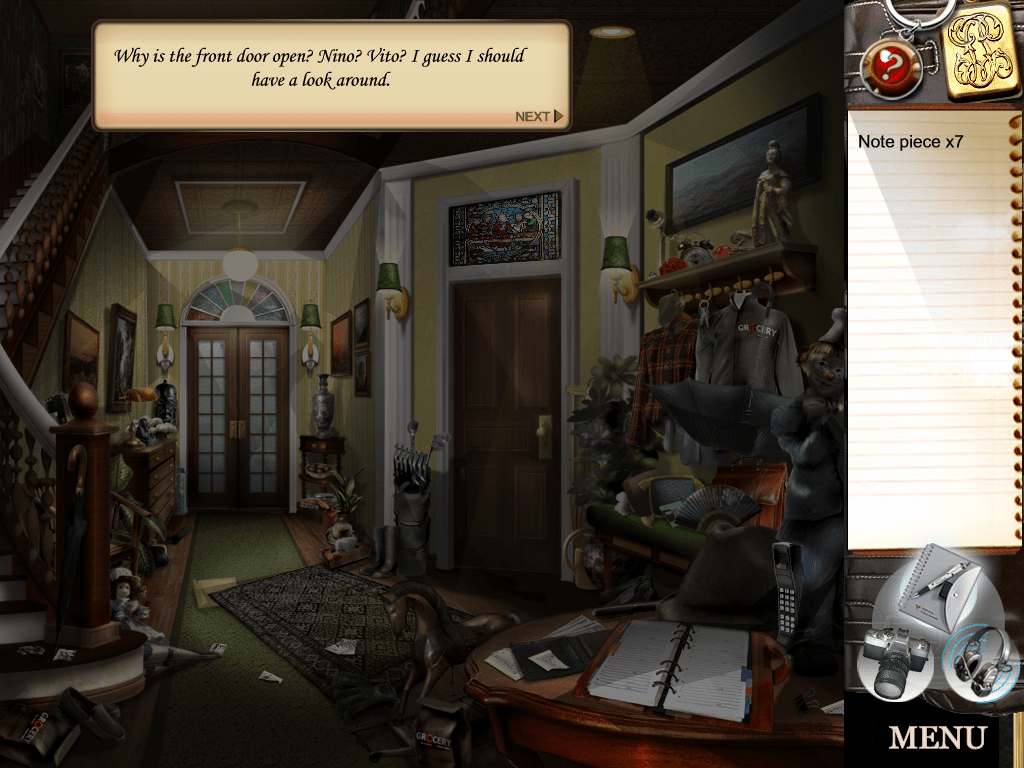Select the 'Note piece x7' list entry

click(910, 142)
